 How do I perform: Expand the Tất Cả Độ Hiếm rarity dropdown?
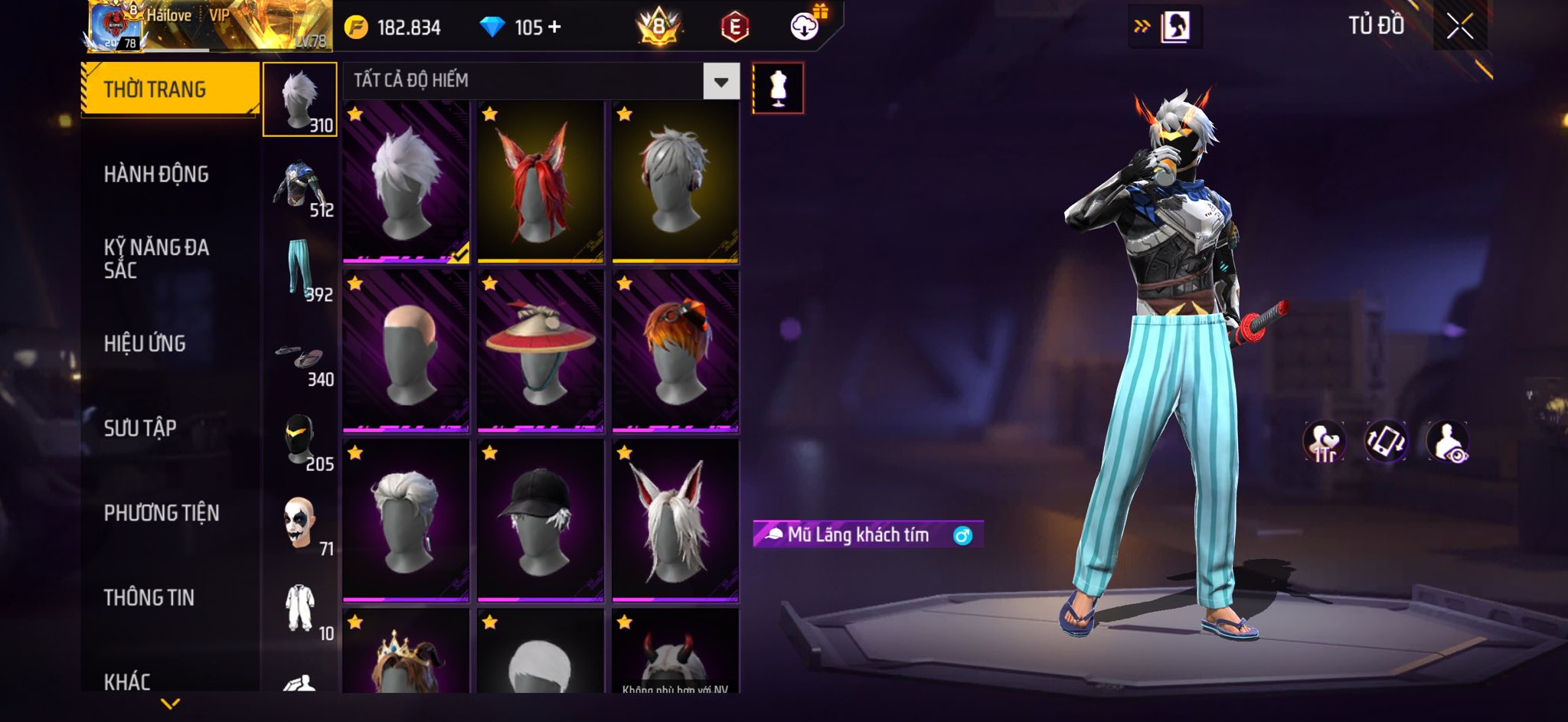(720, 81)
